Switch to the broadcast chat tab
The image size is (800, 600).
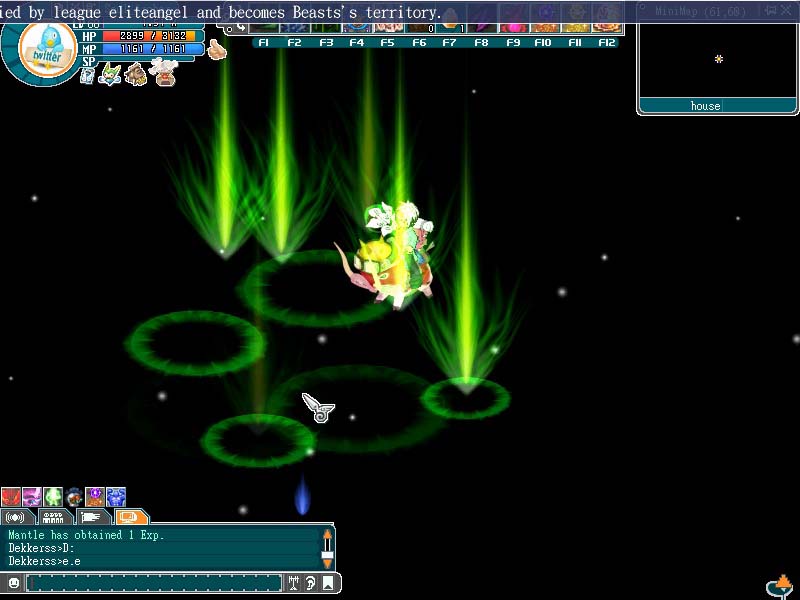tap(15, 517)
